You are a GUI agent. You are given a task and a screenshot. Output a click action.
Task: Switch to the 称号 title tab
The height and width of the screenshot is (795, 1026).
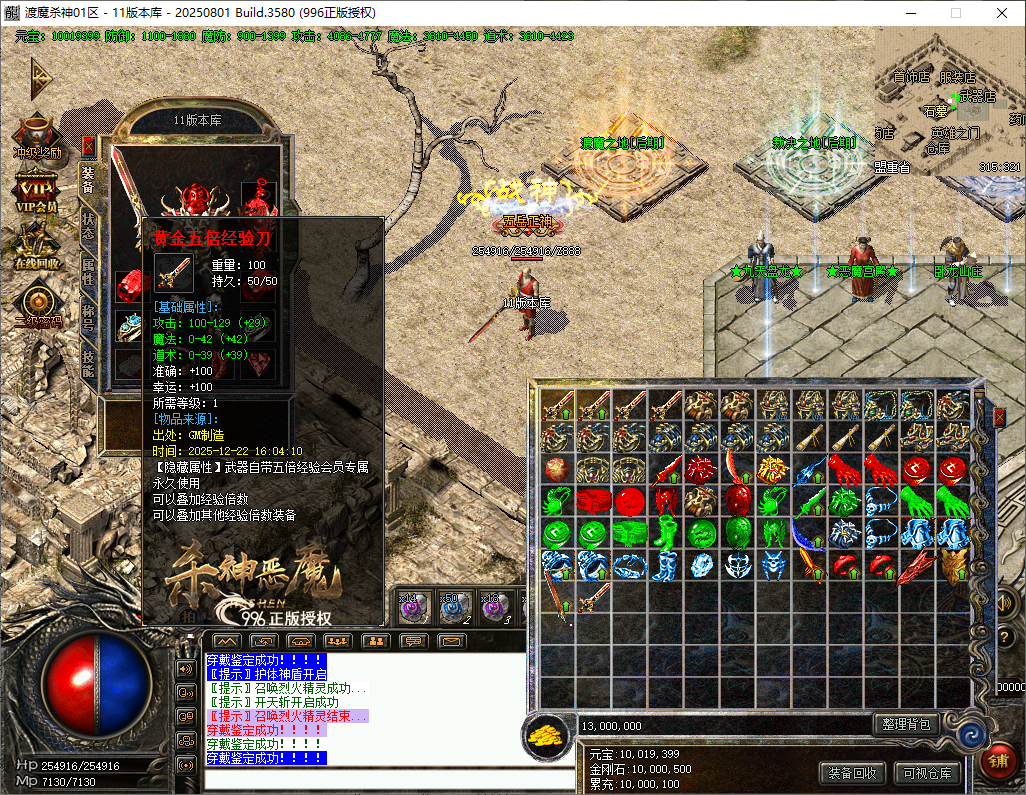(88, 317)
